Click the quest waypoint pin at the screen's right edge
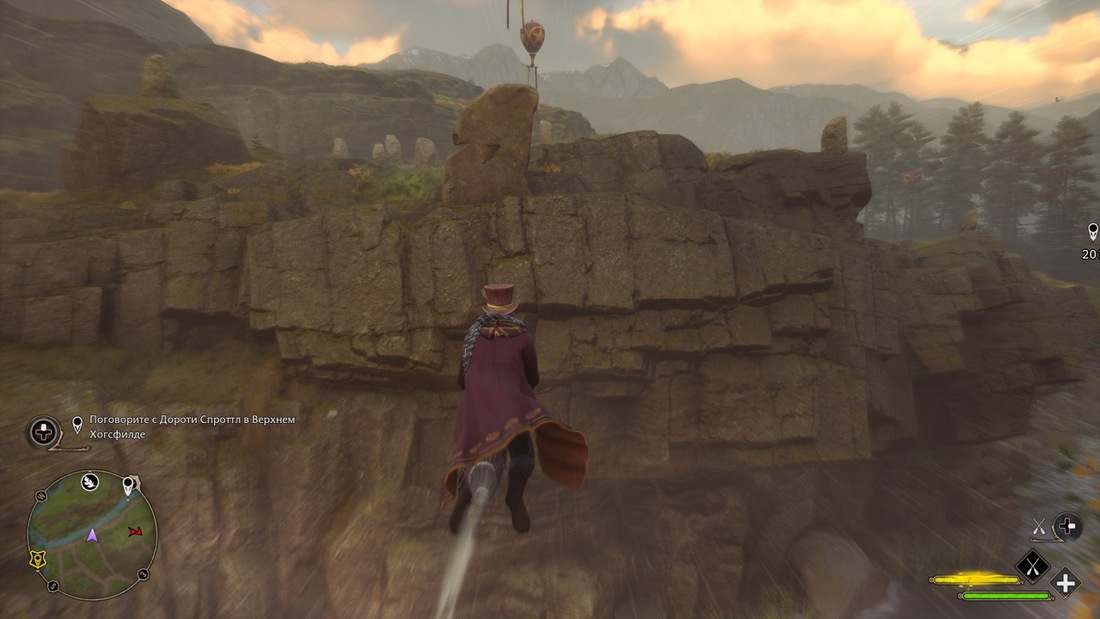Viewport: 1100px width, 619px height. 1094,231
